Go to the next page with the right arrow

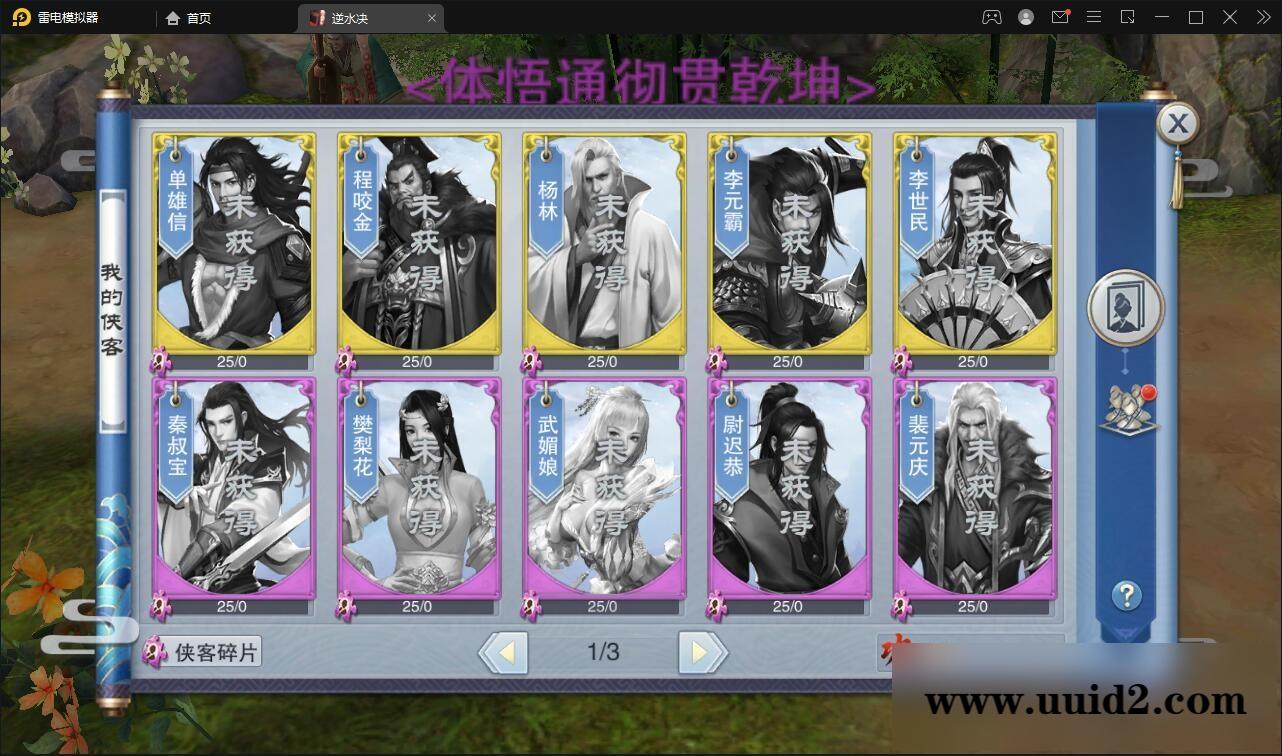[700, 651]
